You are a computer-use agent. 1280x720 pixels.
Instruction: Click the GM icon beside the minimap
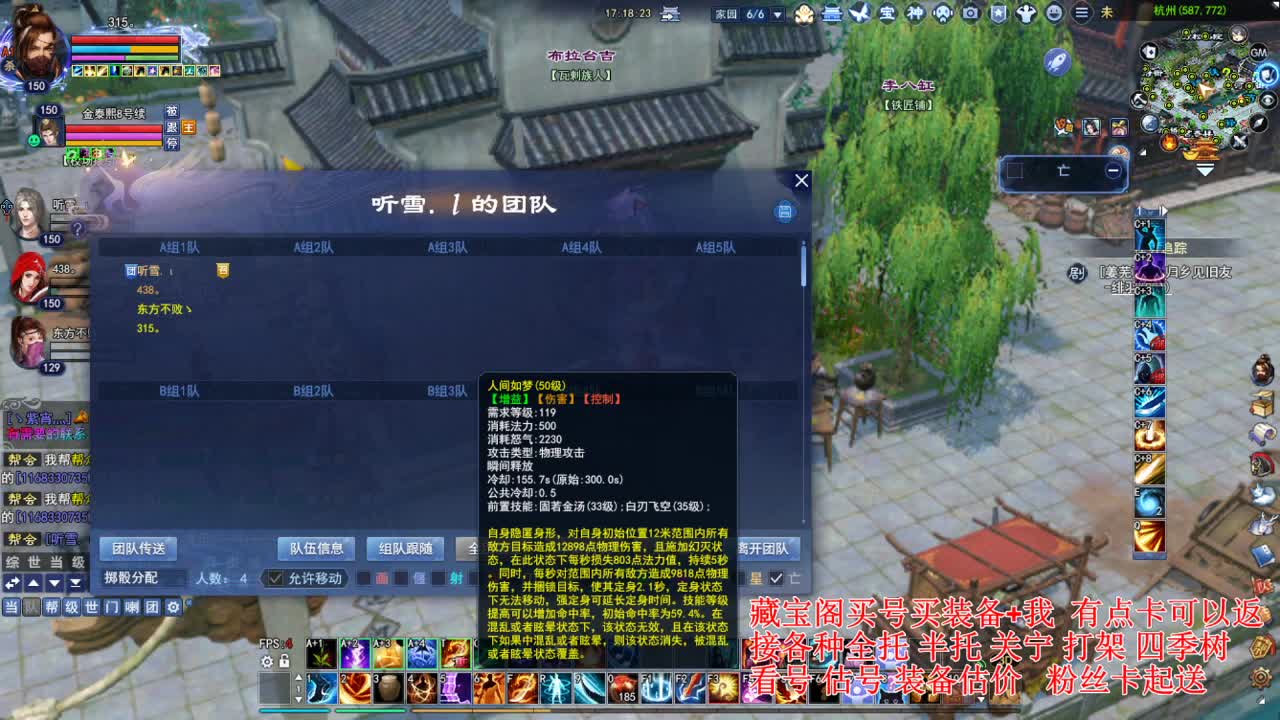click(x=1258, y=52)
